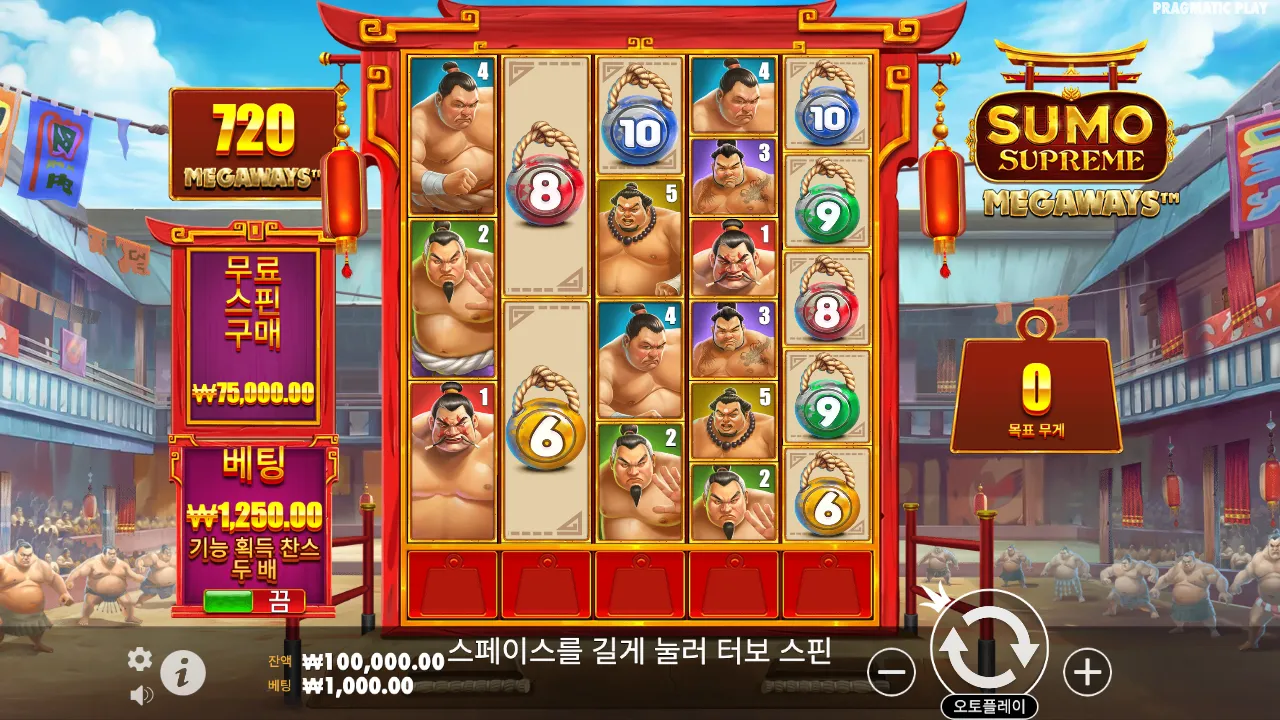The image size is (1280, 720).
Task: Show the game info page
Action: [183, 673]
